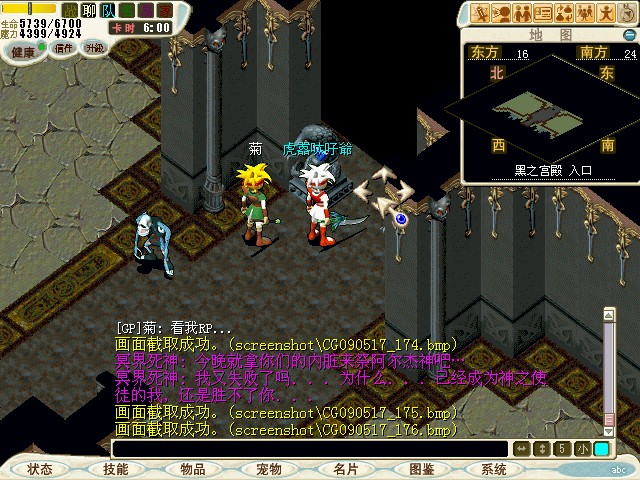The height and width of the screenshot is (480, 640).
Task: Open the 宠物 pet menu
Action: tap(268, 469)
